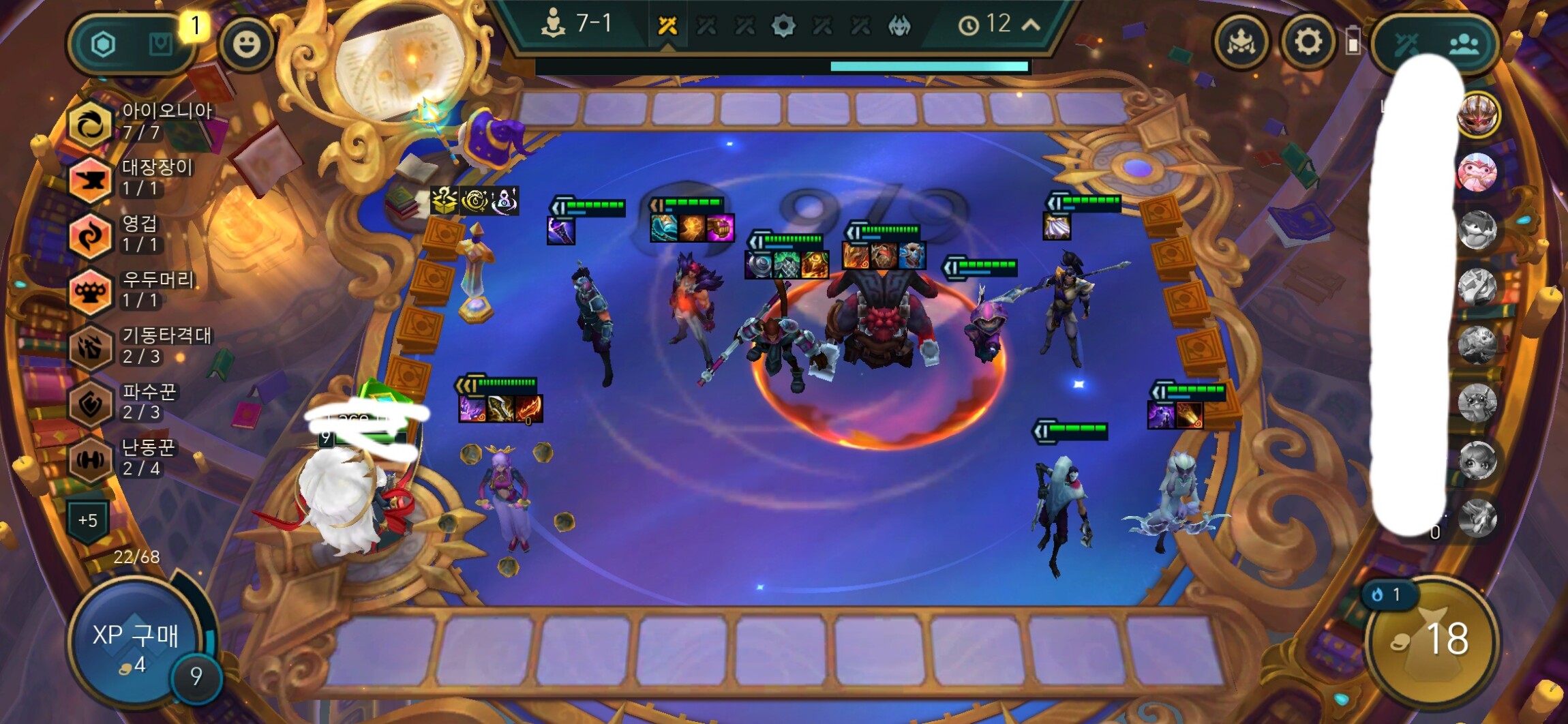View the pink pig player's board
The width and height of the screenshot is (1568, 724).
(1477, 171)
